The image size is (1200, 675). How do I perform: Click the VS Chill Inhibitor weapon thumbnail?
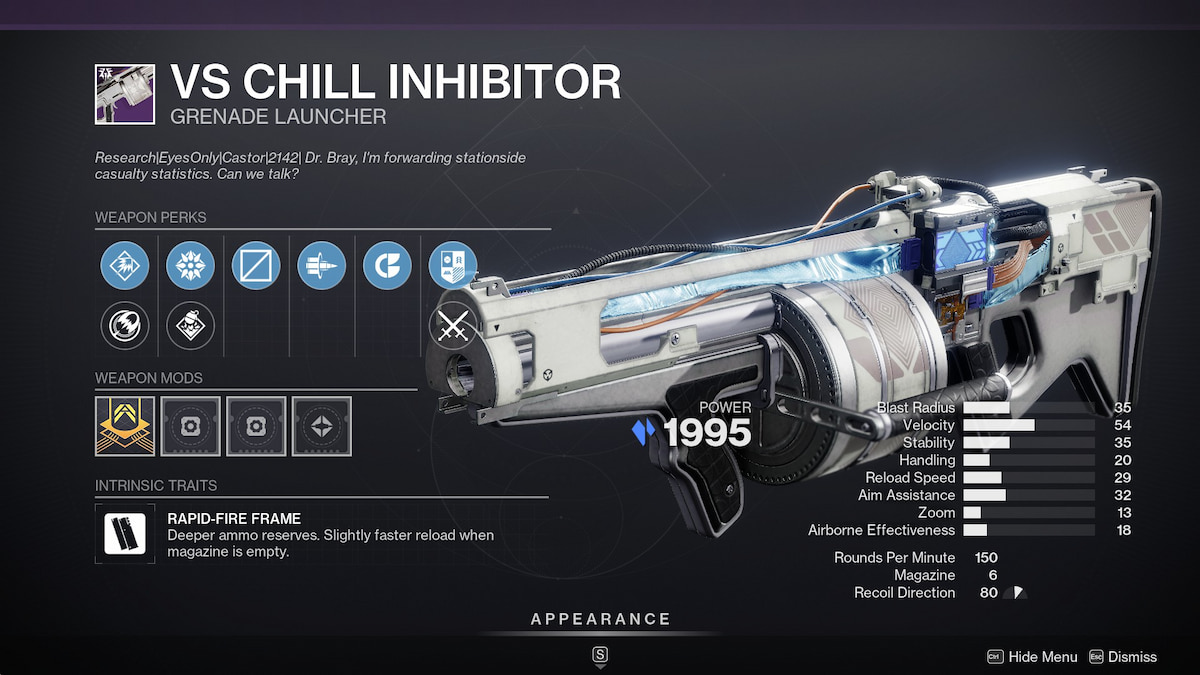[x=125, y=95]
